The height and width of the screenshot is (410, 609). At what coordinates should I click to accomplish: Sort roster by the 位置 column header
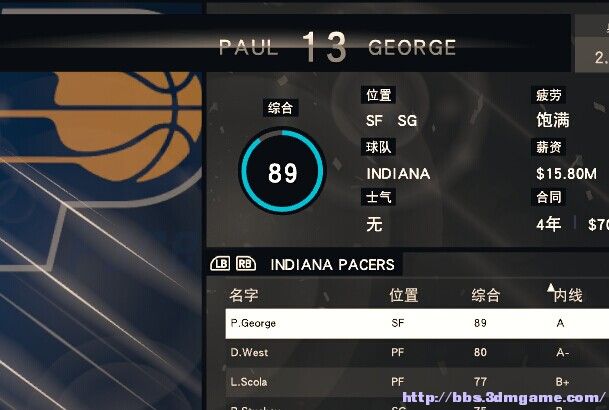click(x=404, y=296)
